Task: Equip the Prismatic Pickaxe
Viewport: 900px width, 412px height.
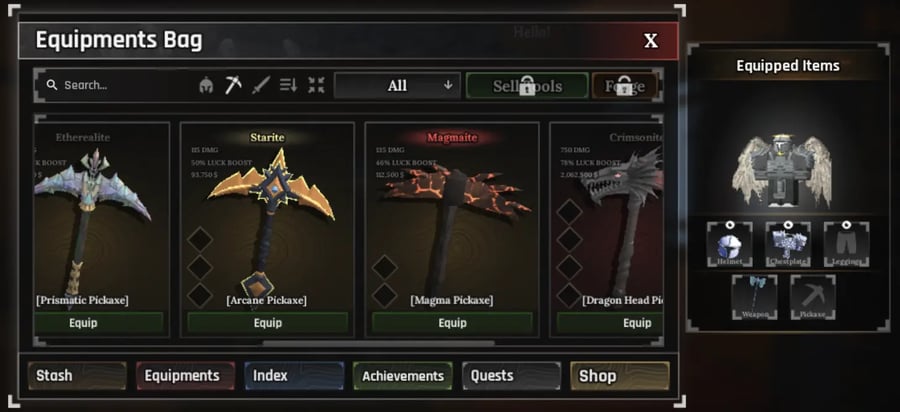Action: 98,323
